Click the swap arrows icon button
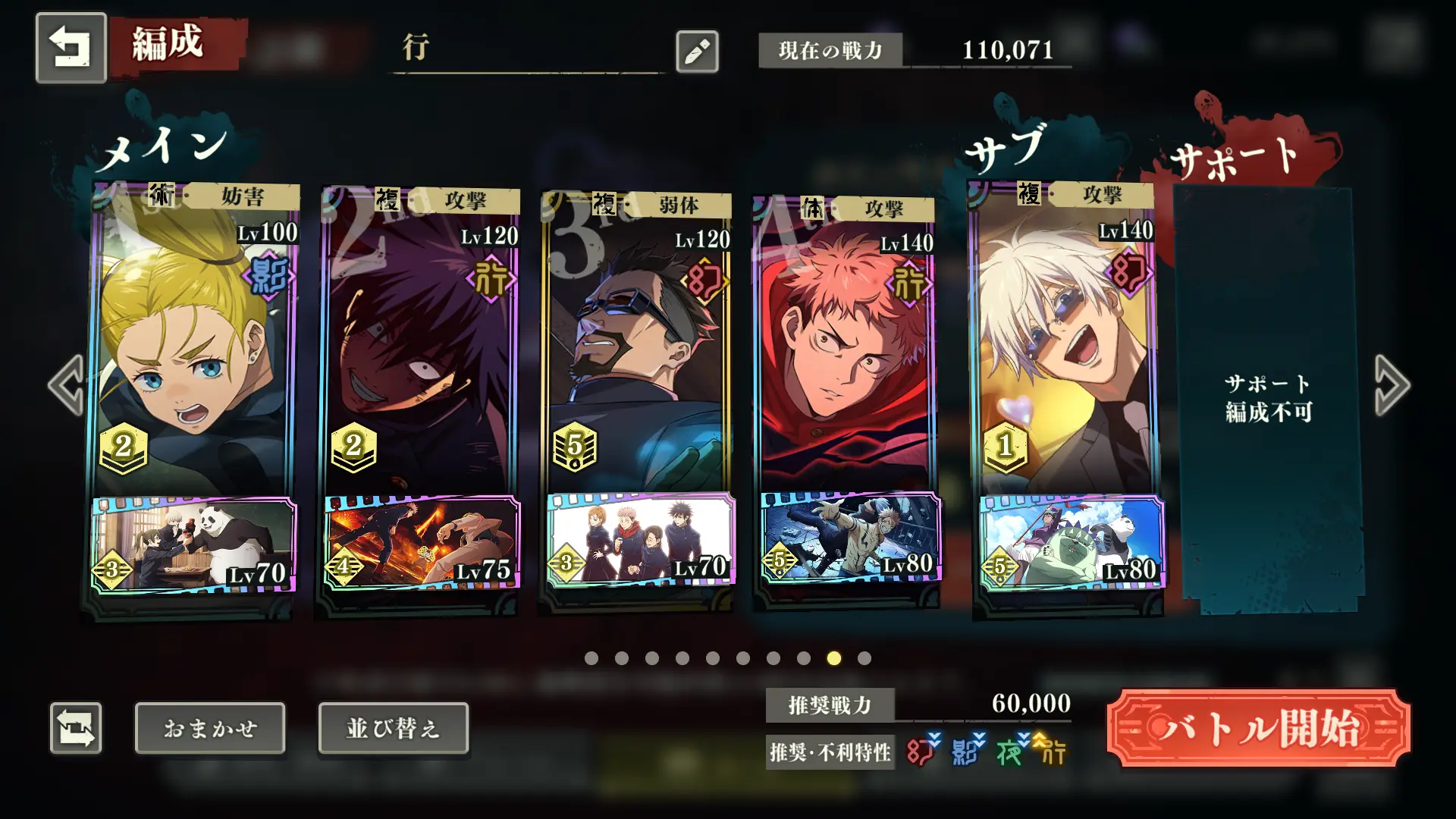Viewport: 1456px width, 819px height. point(76,728)
